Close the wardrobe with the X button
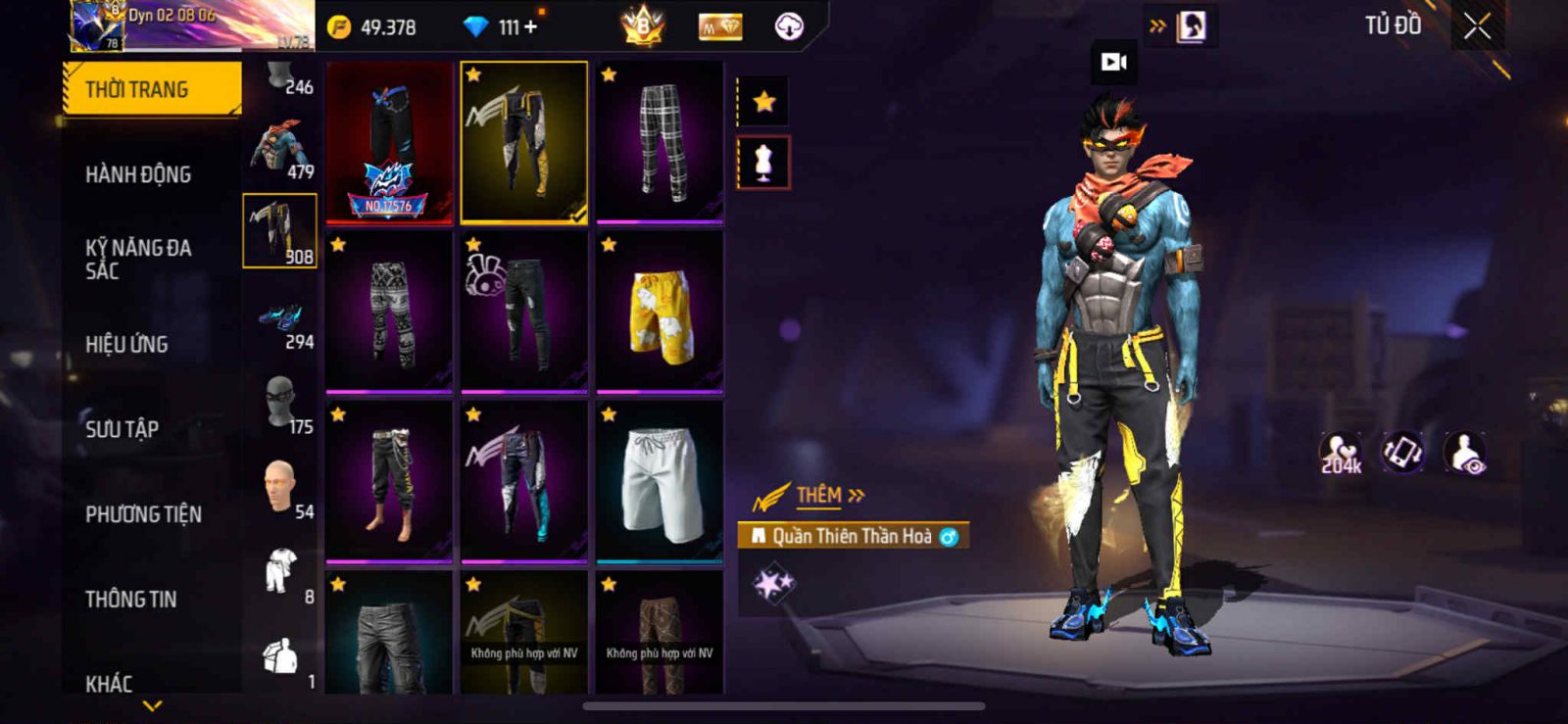This screenshot has height=724, width=1568. pos(1477,27)
